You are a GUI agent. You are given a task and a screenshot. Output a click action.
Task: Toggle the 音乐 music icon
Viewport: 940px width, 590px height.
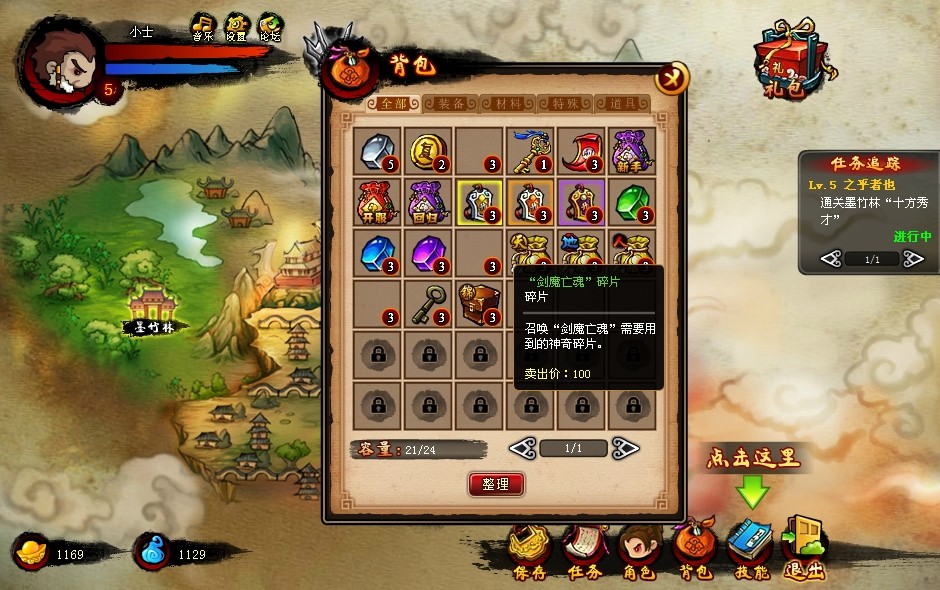[x=203, y=27]
